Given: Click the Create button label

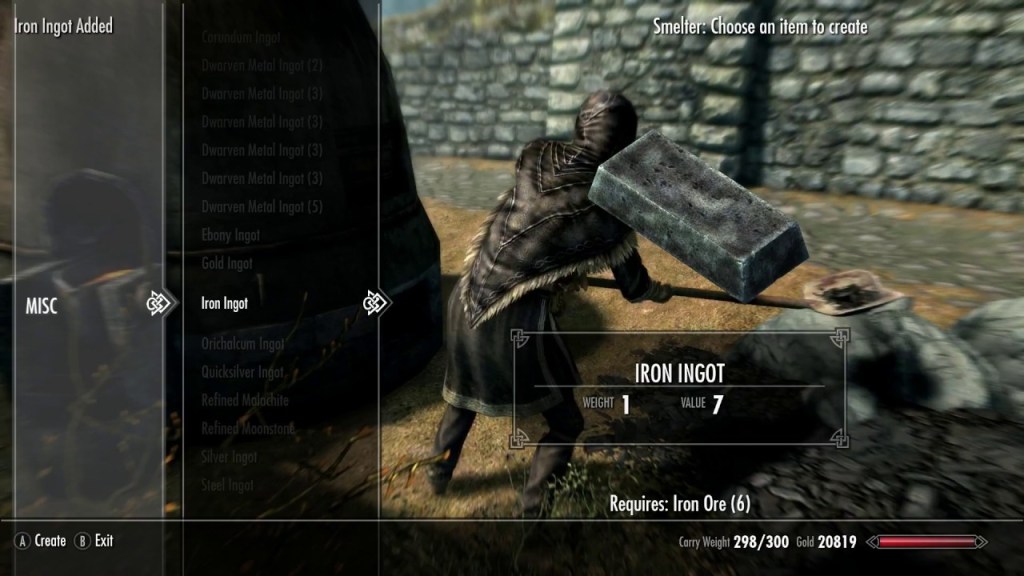Looking at the screenshot, I should [49, 541].
